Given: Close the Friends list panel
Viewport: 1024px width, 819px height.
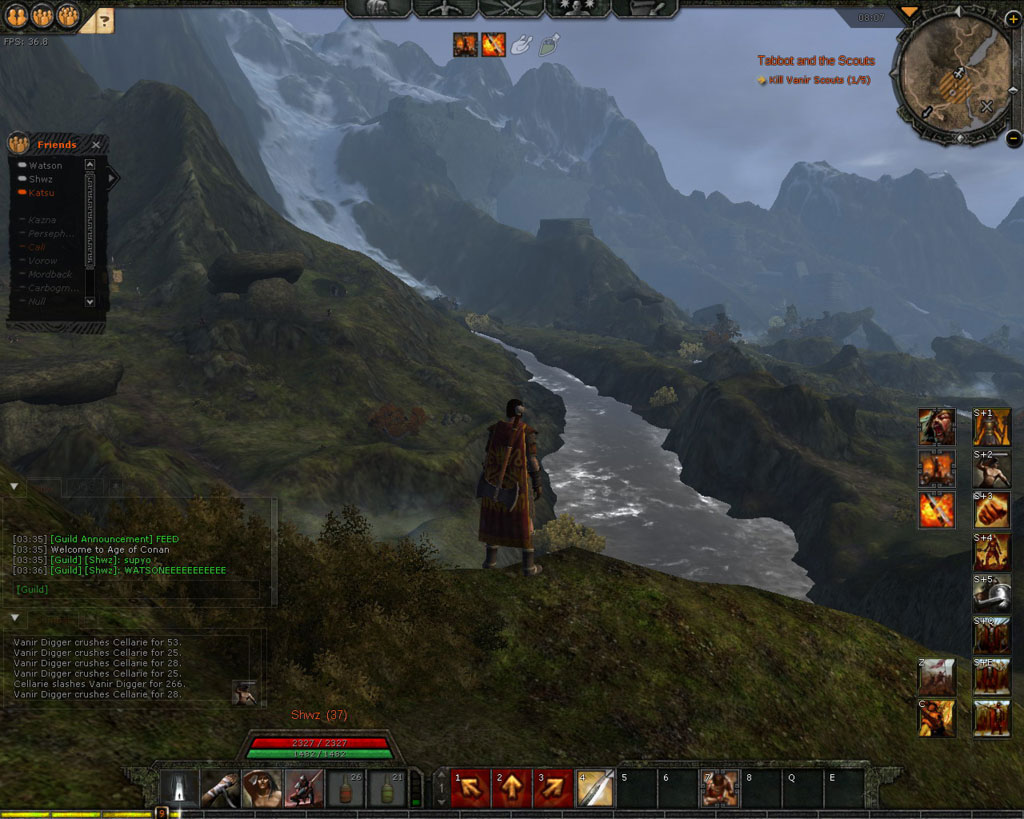Looking at the screenshot, I should coord(95,145).
